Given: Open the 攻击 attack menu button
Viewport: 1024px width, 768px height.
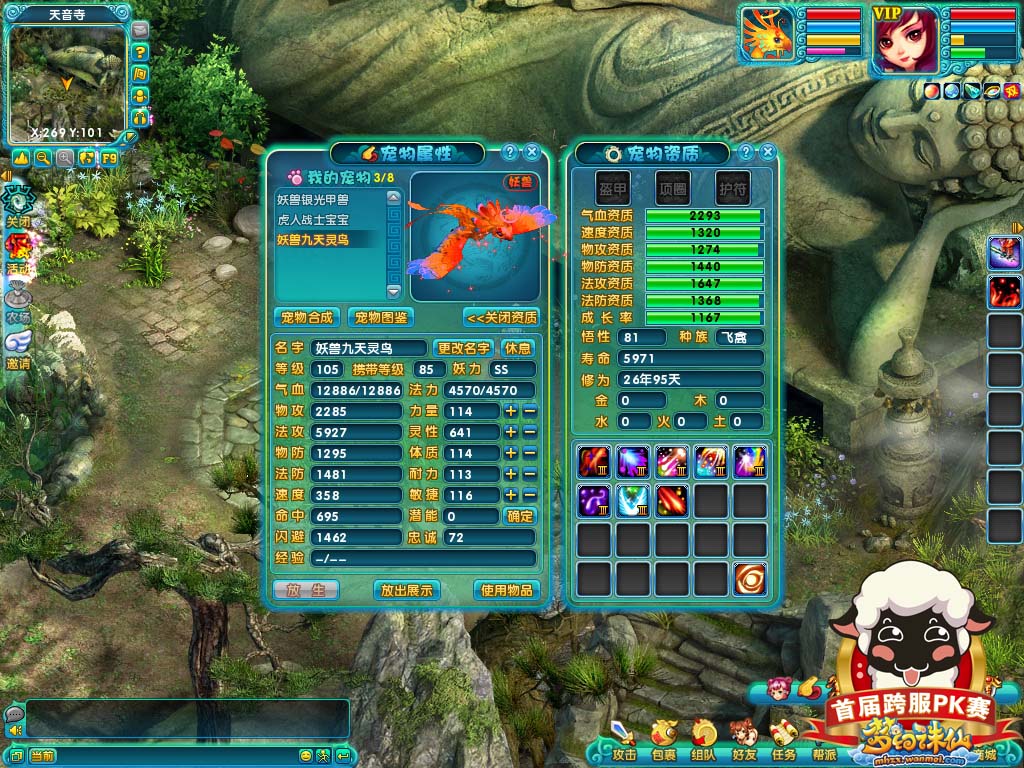Looking at the screenshot, I should (x=624, y=740).
